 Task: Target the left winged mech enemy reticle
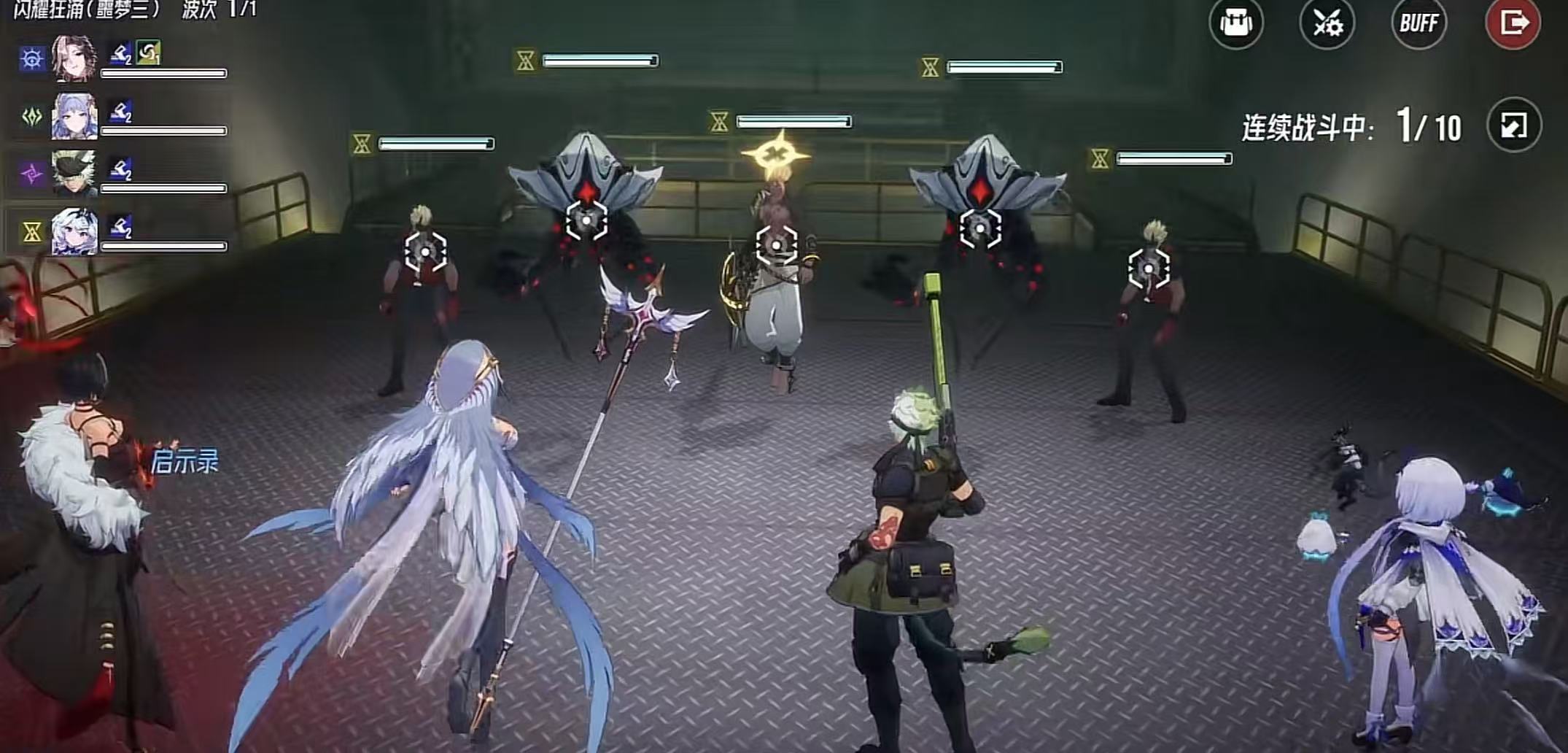coord(586,220)
